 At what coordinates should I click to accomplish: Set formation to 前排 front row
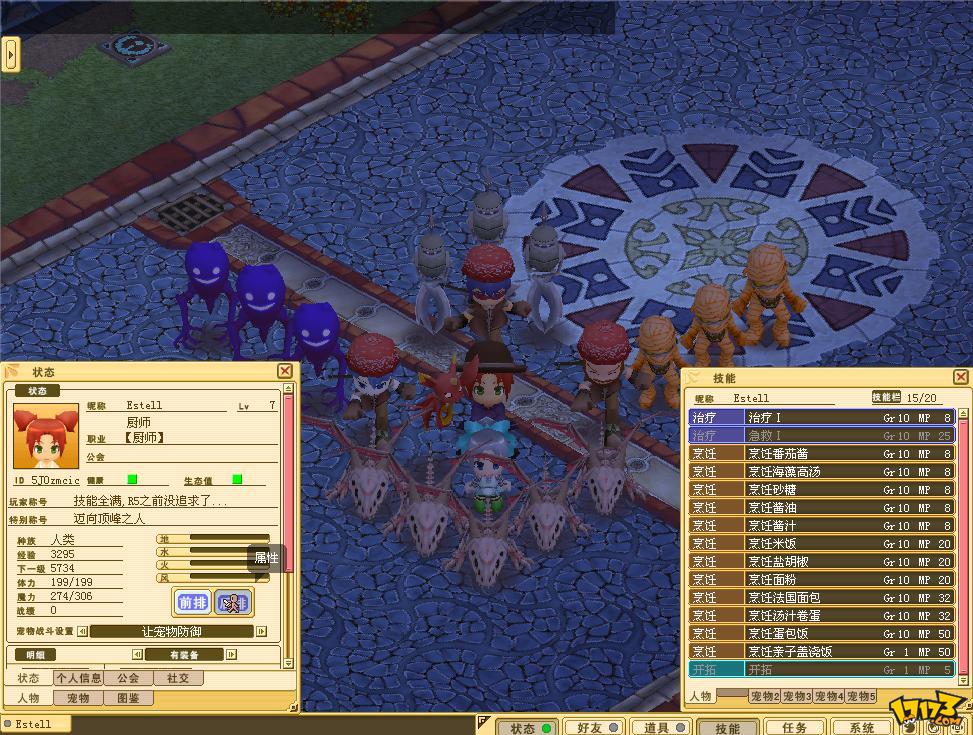click(192, 602)
